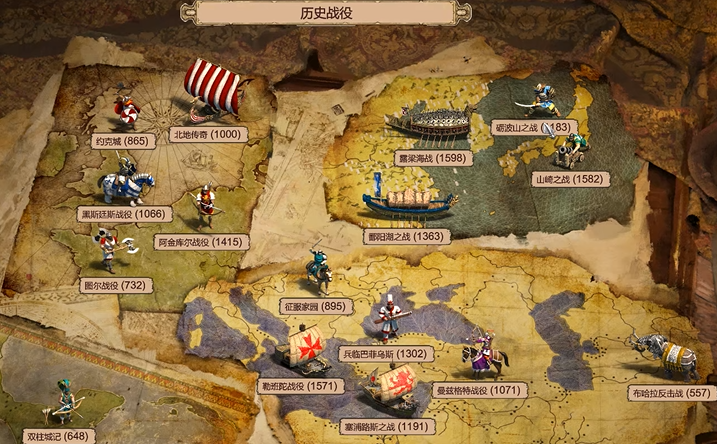Choose the 图尔战役 (732) battle
Viewport: 717px width, 444px height.
coord(117,285)
